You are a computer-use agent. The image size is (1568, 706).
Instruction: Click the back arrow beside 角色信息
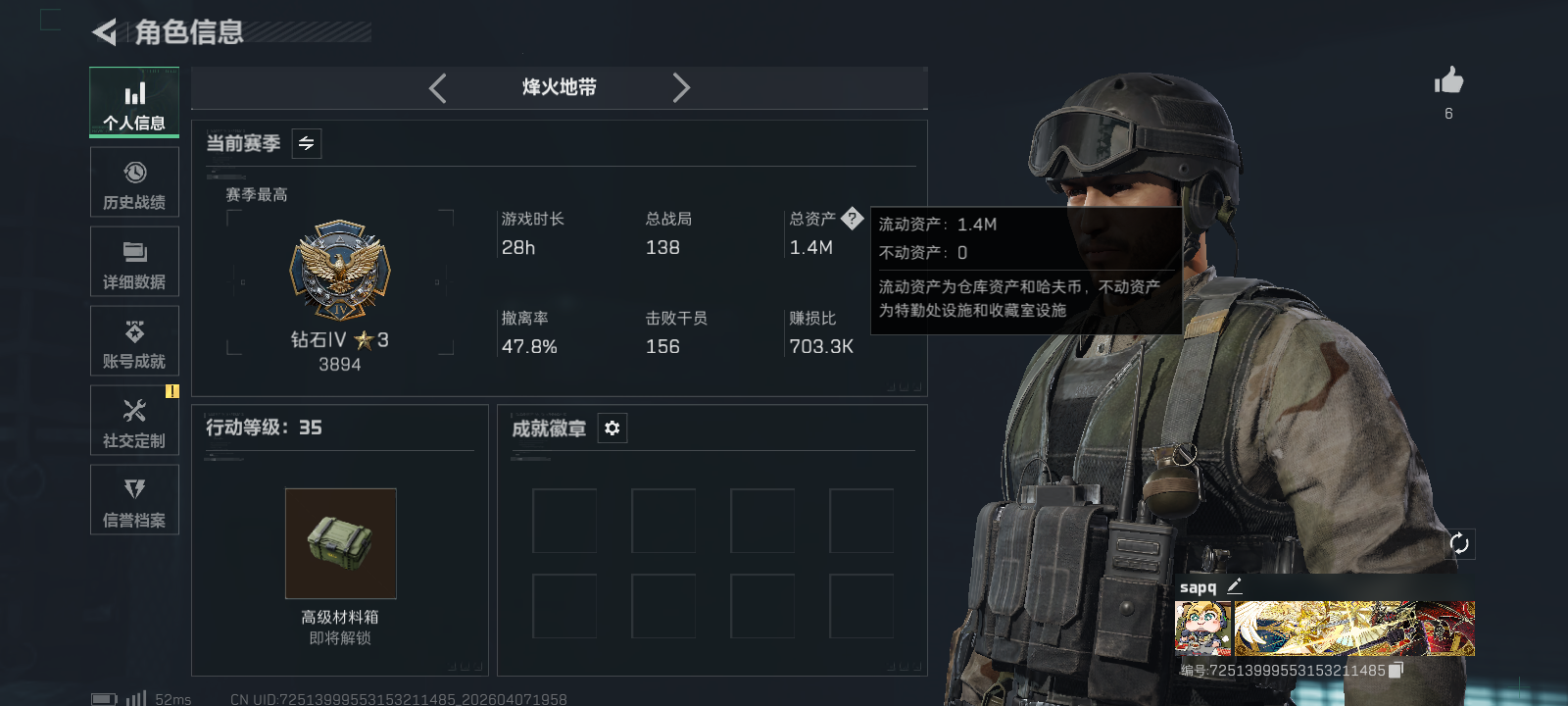coord(106,32)
